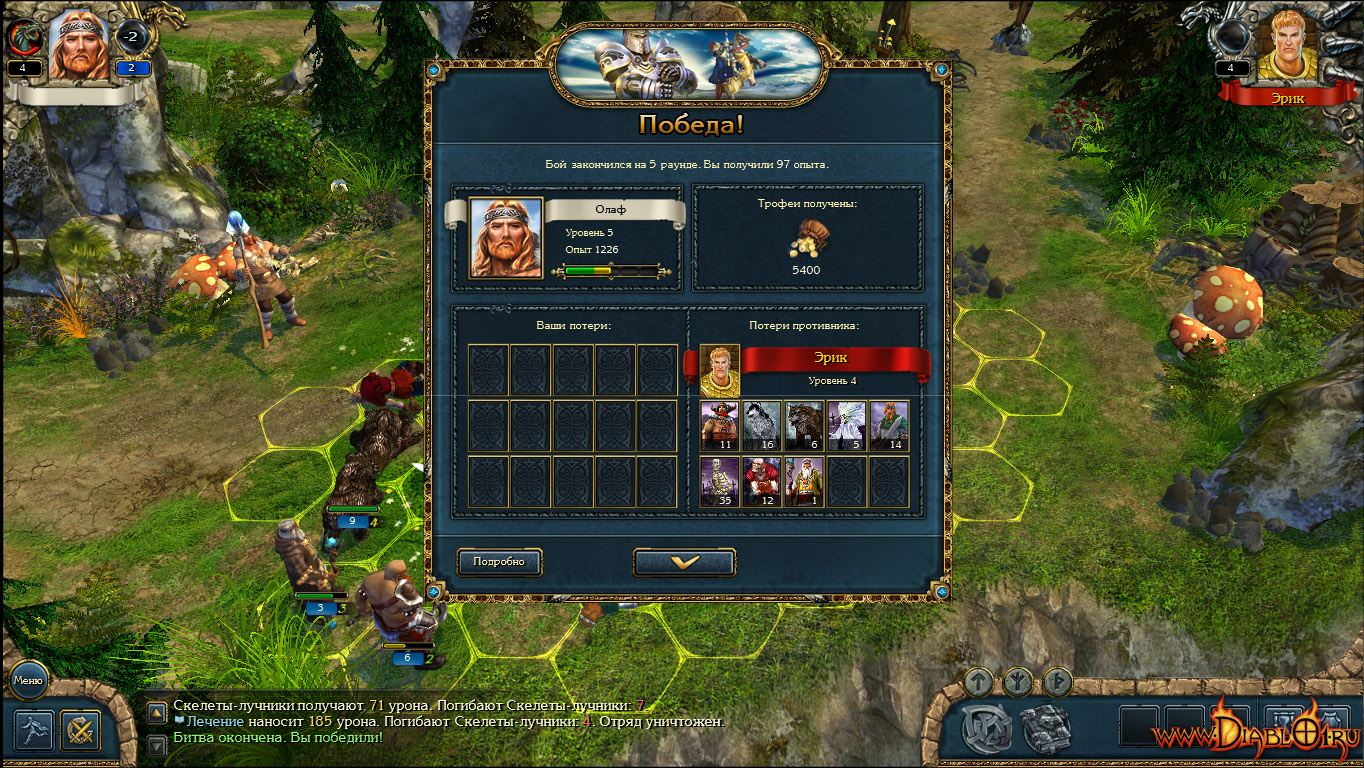
Task: Activate the upward arrow rune stone
Action: click(x=980, y=683)
